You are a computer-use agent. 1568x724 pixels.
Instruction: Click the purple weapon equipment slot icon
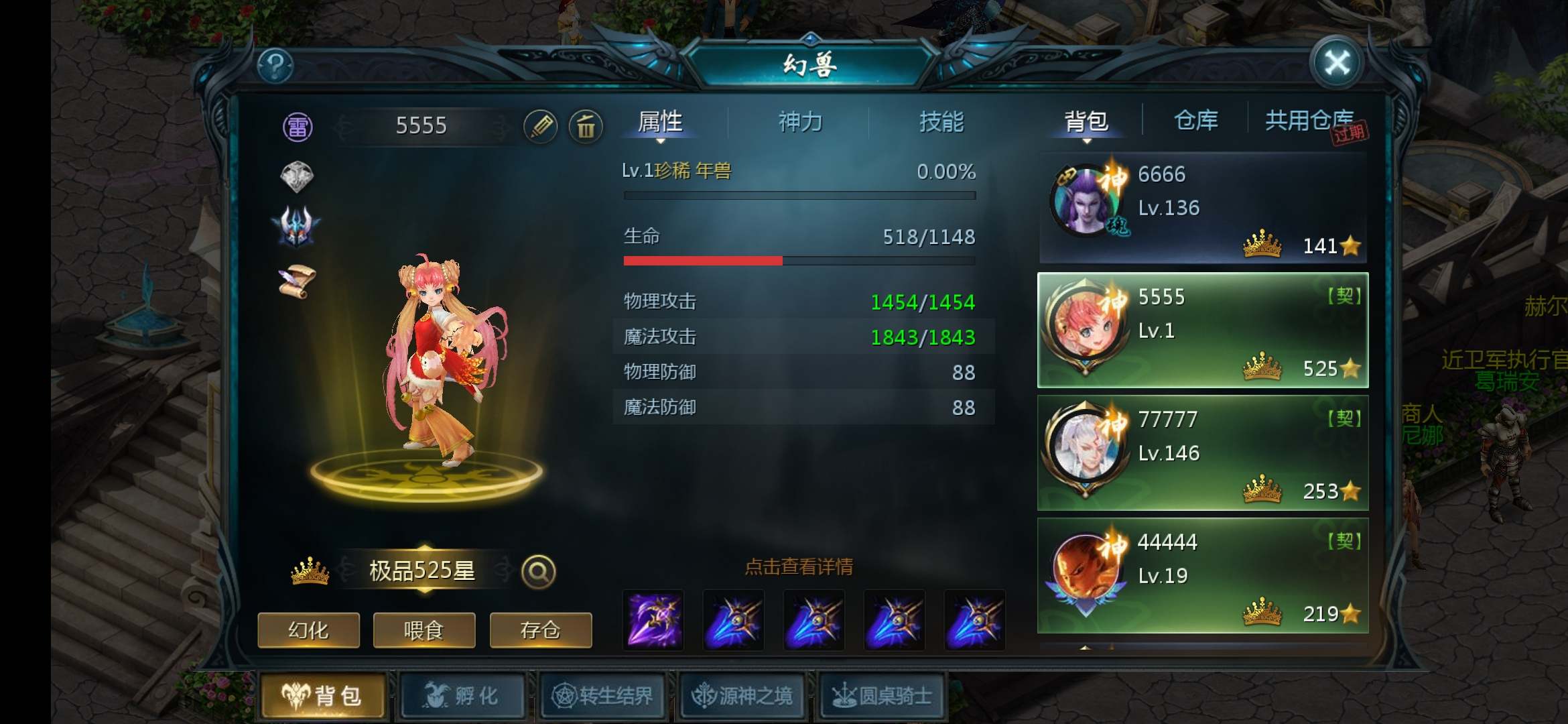(x=653, y=620)
